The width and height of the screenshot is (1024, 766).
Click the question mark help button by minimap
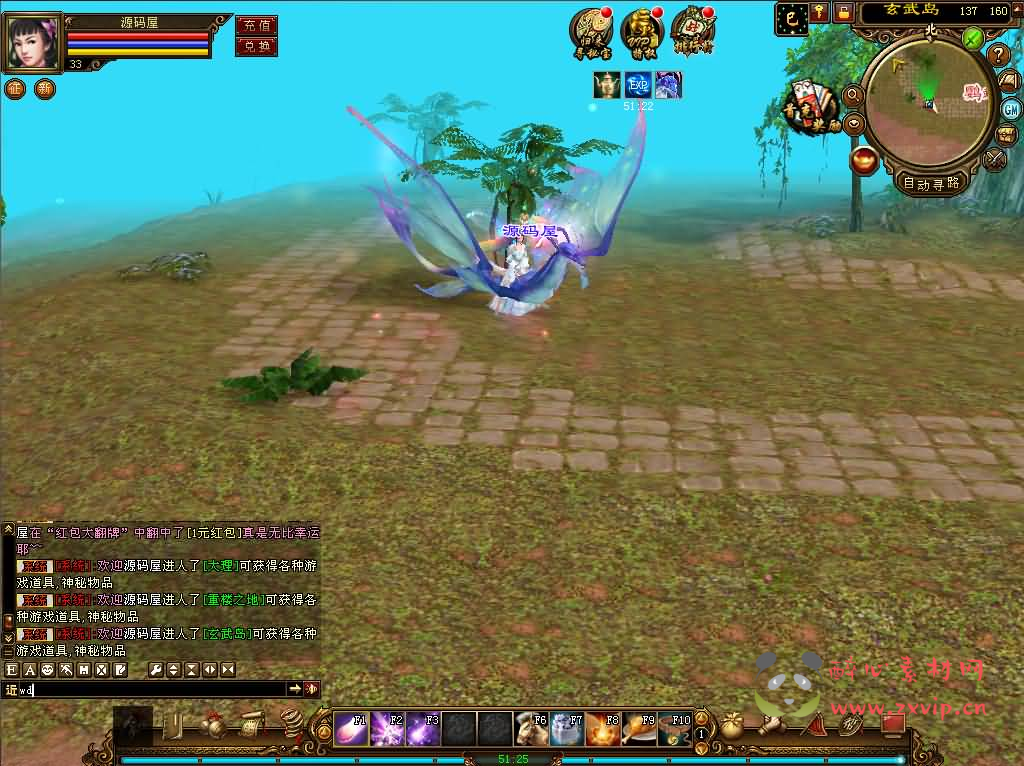(x=998, y=55)
